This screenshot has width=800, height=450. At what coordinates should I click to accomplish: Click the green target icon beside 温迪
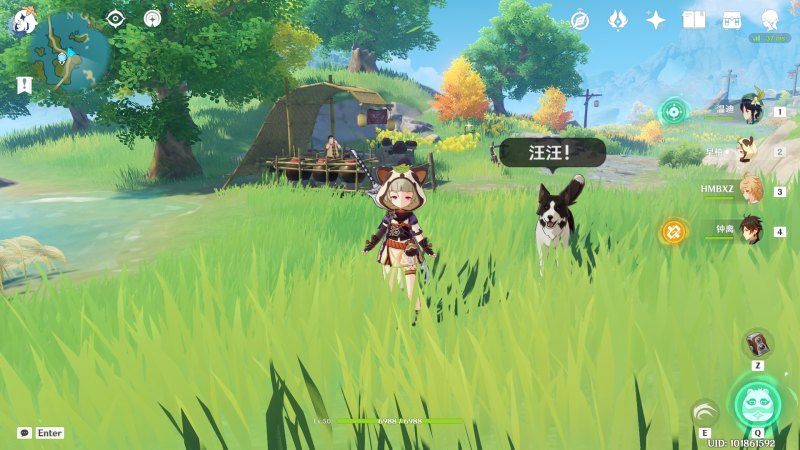point(673,111)
